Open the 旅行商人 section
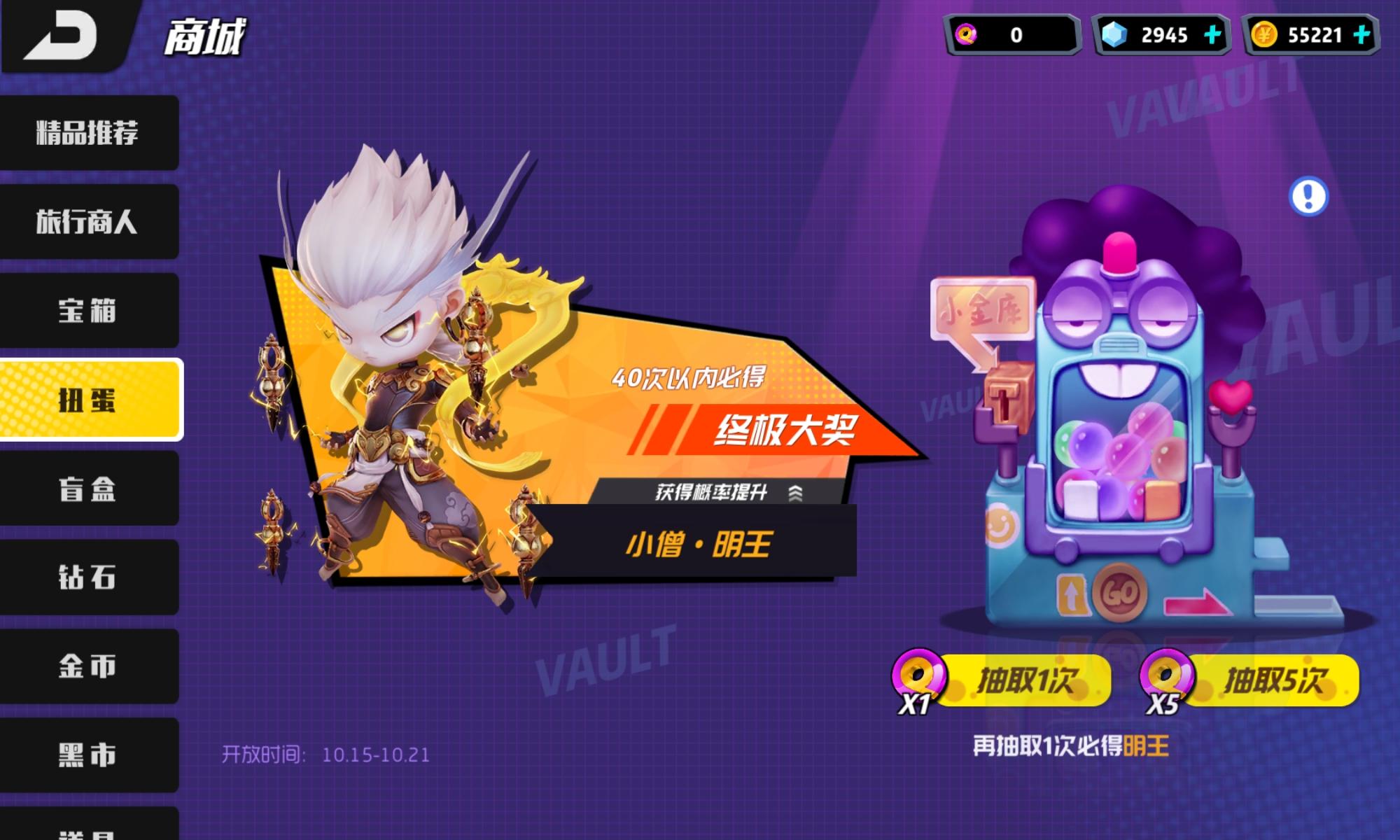The height and width of the screenshot is (840, 1400). tap(90, 222)
